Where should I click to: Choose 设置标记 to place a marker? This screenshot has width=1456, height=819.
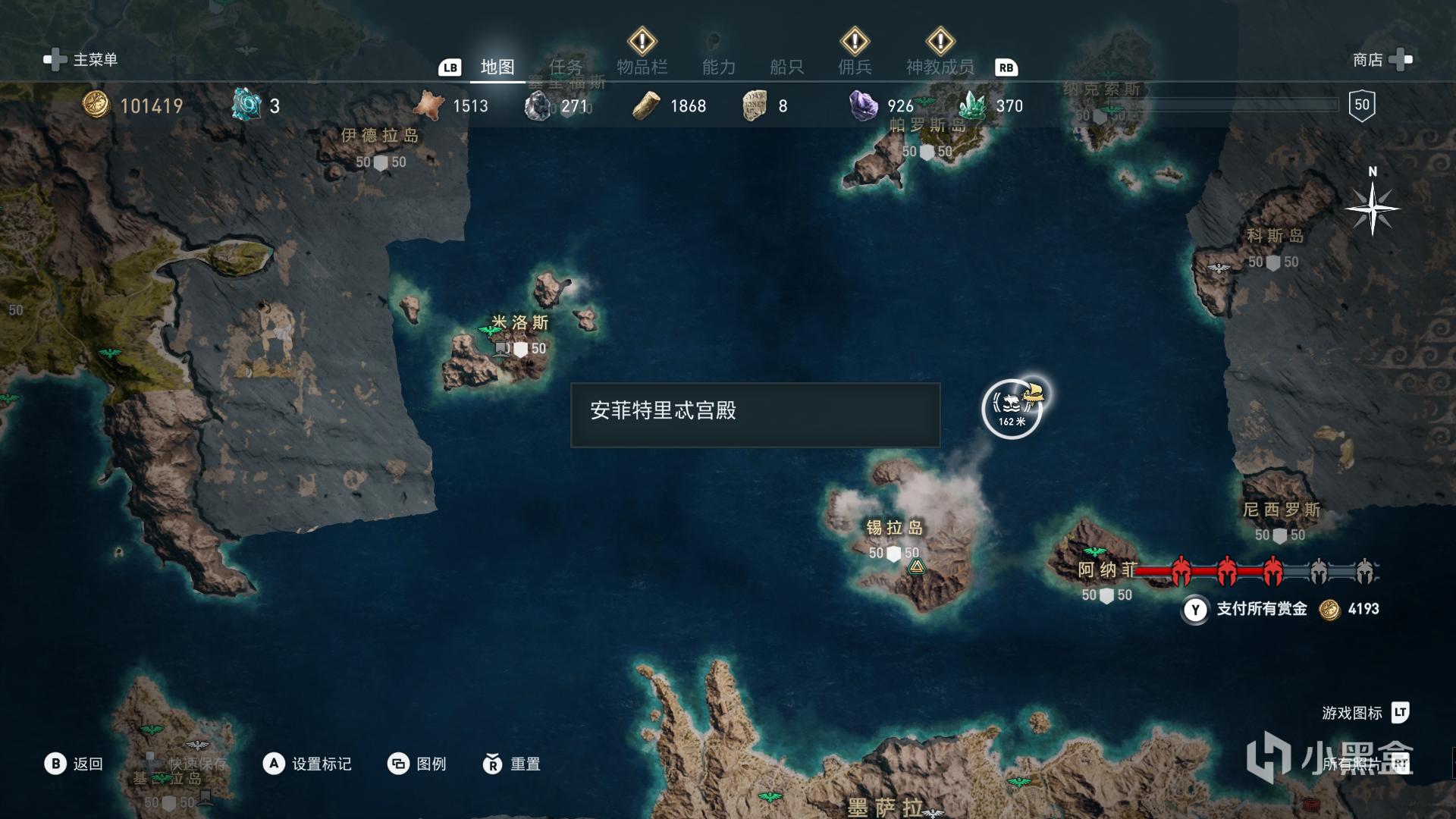[307, 764]
